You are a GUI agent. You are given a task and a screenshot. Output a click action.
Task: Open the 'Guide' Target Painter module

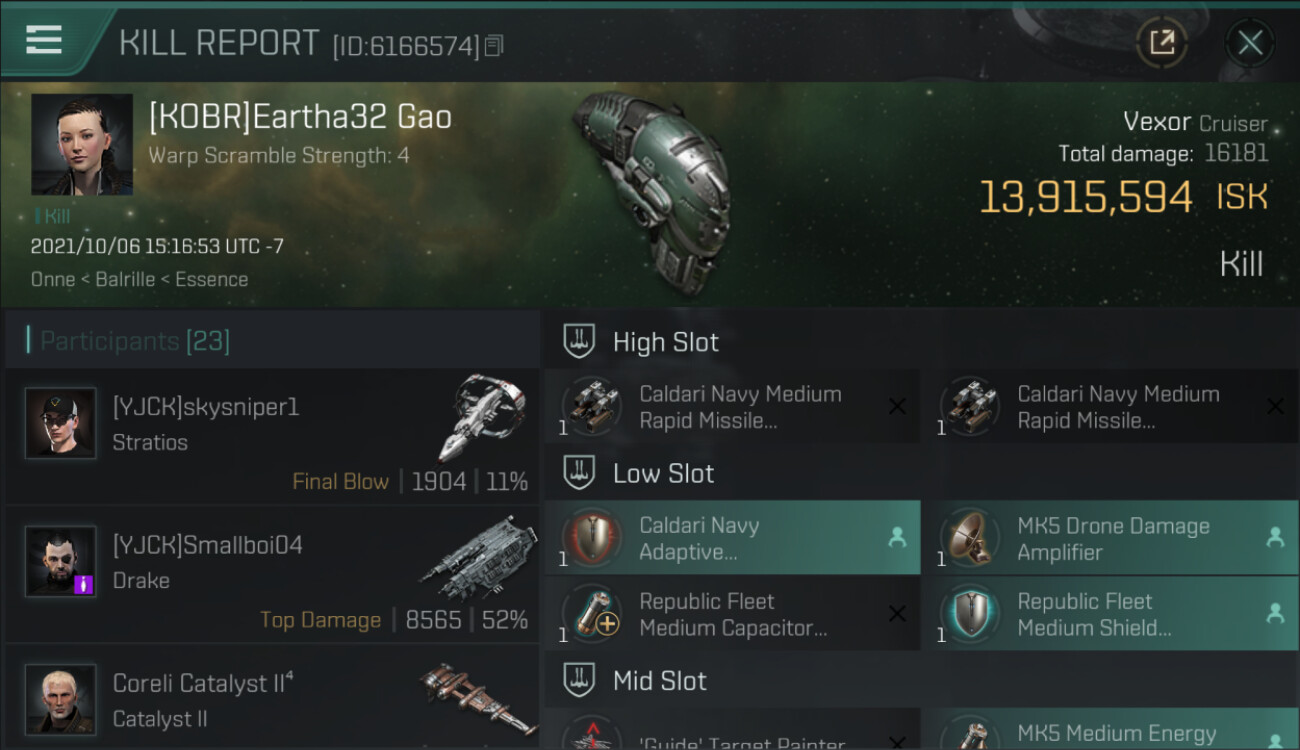point(732,734)
